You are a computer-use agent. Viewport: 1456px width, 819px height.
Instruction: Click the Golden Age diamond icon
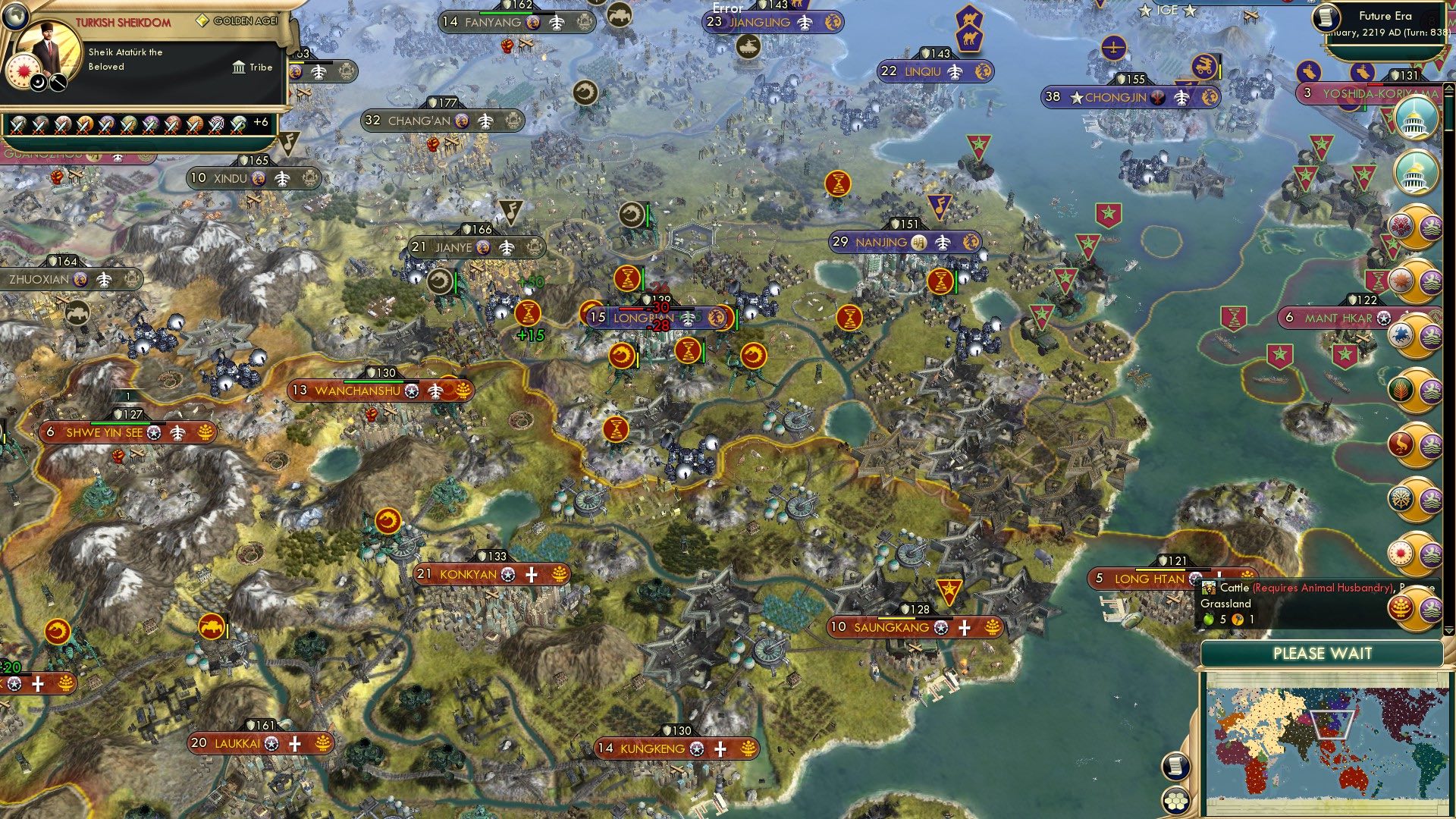(202, 21)
